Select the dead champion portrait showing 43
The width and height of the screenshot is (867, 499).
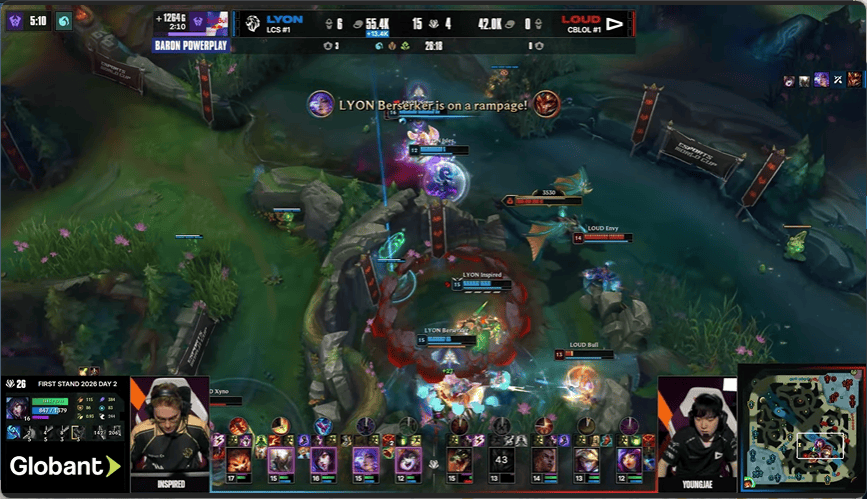pos(502,460)
